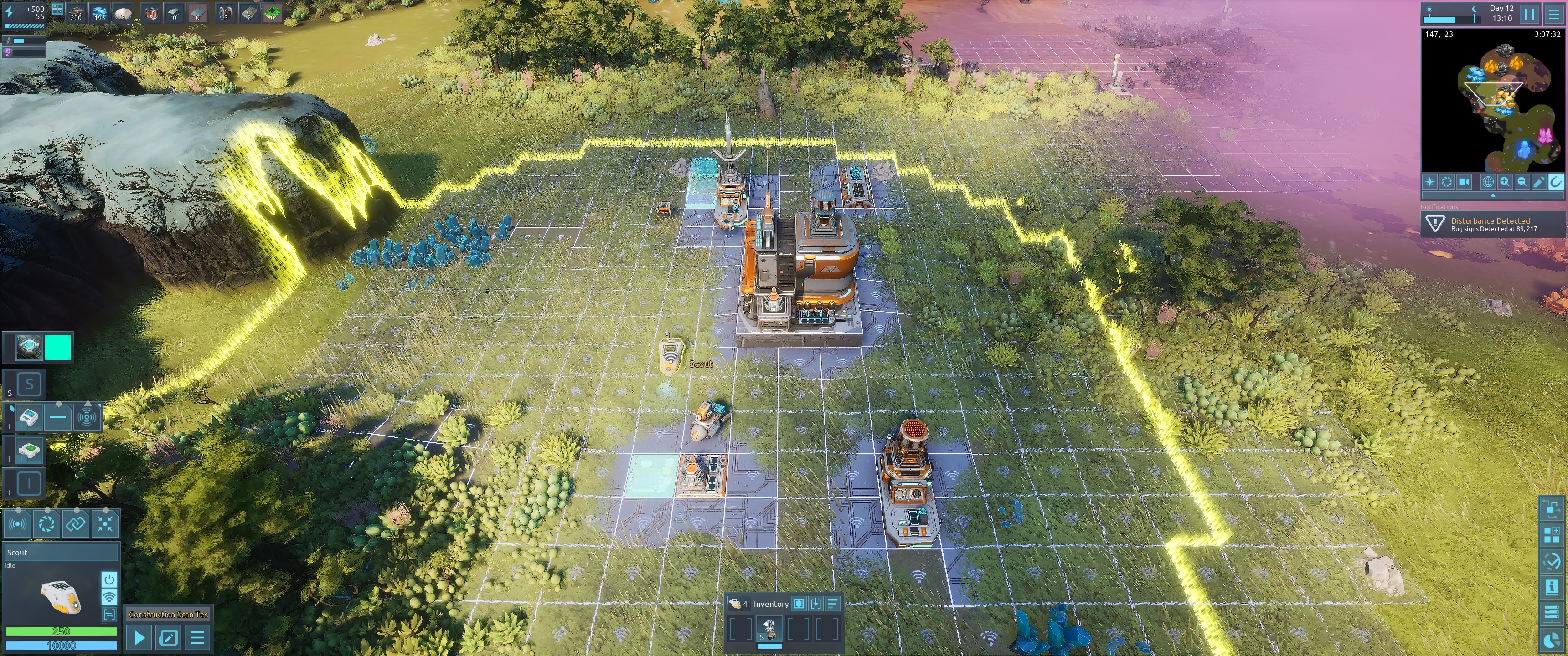This screenshot has width=1568, height=656.
Task: Pause the game with the pause button
Action: coord(1529,13)
